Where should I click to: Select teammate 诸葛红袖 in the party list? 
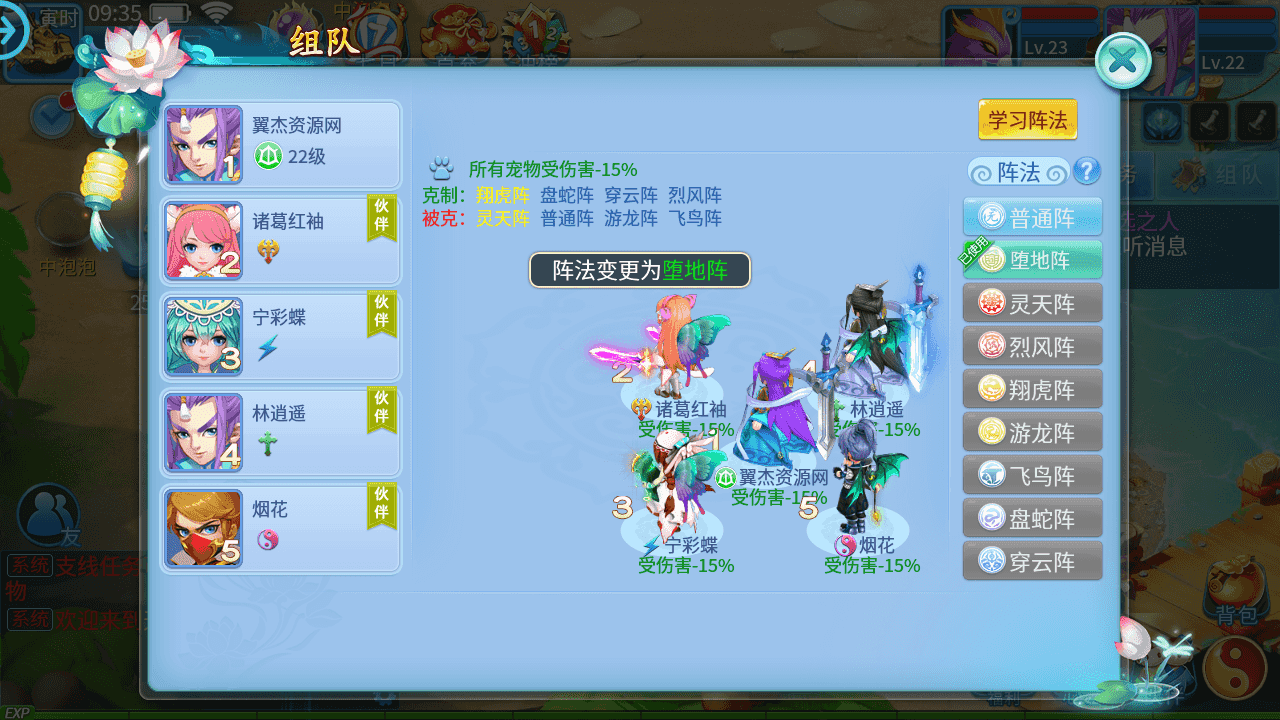280,240
